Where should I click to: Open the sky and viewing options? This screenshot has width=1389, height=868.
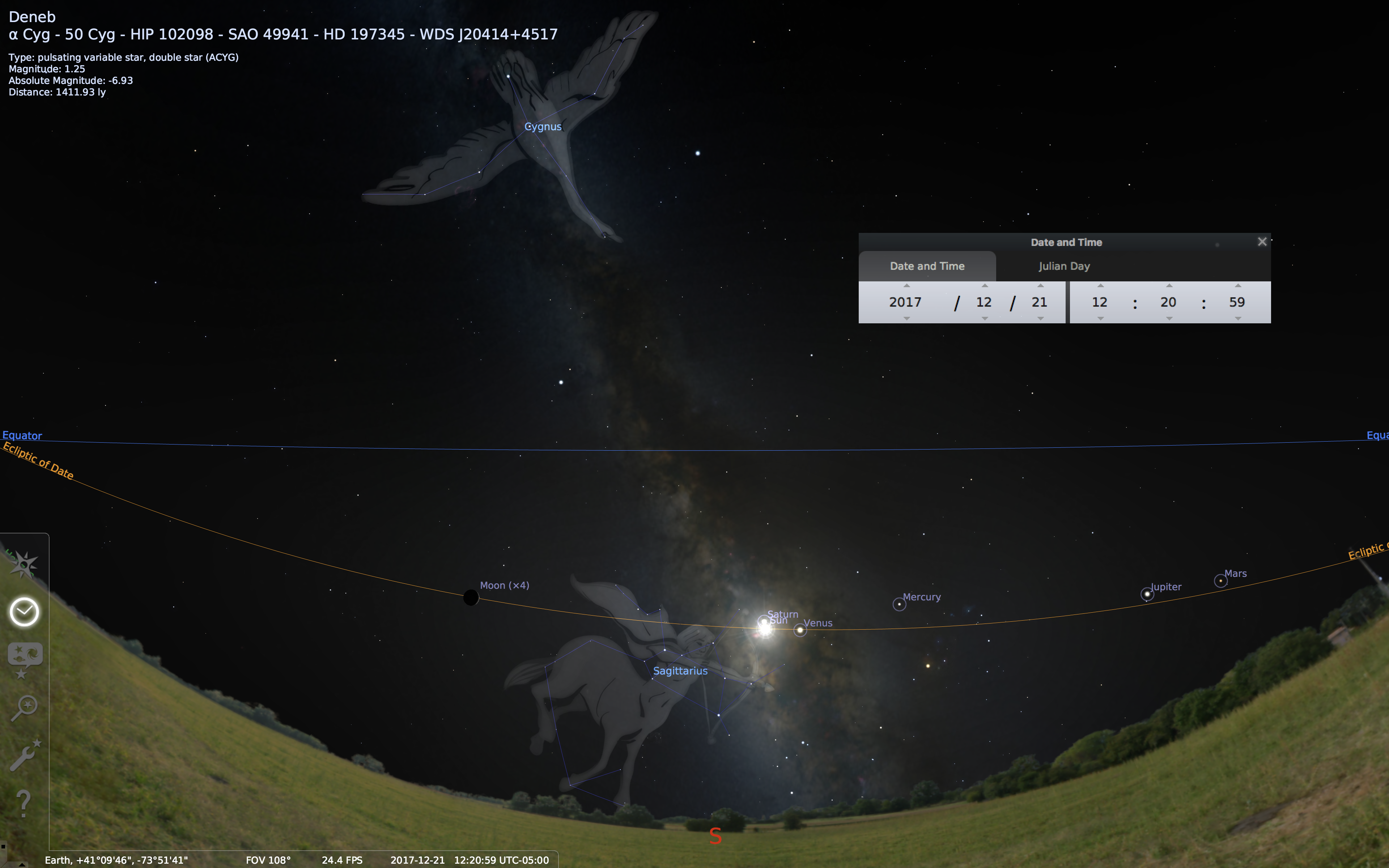pyautogui.click(x=24, y=657)
